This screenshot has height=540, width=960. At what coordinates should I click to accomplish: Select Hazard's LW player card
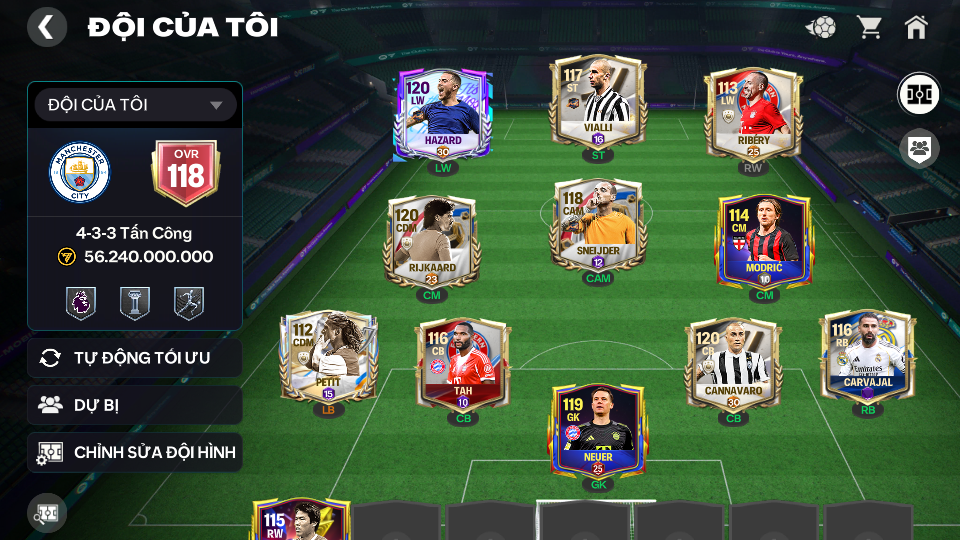[x=442, y=114]
